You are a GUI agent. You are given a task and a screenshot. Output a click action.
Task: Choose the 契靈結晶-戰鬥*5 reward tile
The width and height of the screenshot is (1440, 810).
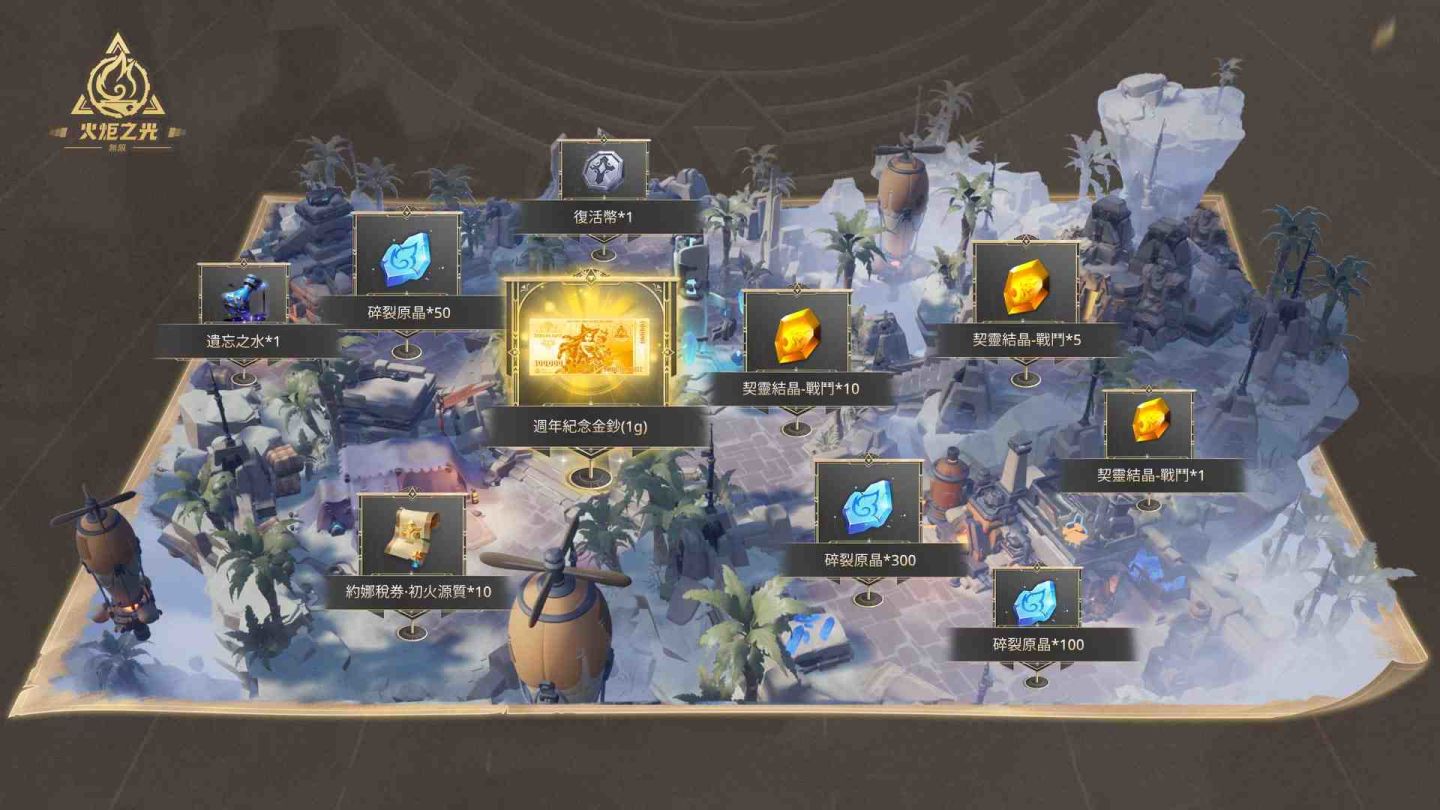[x=1025, y=290]
